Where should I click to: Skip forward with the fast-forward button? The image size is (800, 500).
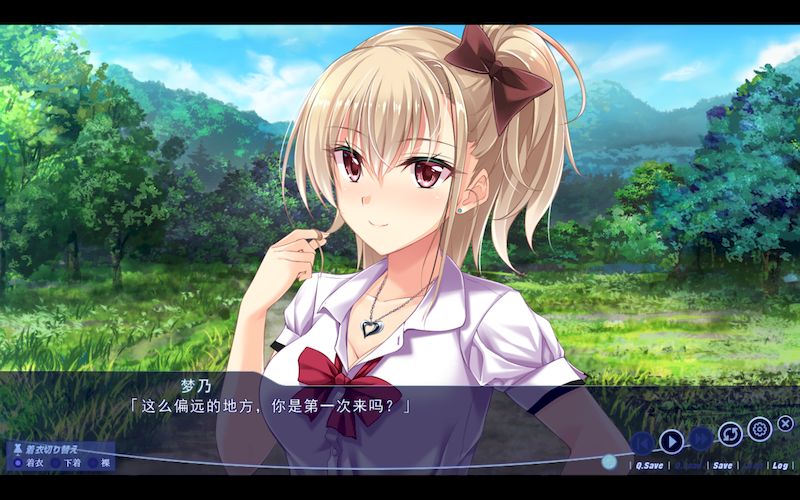701,439
